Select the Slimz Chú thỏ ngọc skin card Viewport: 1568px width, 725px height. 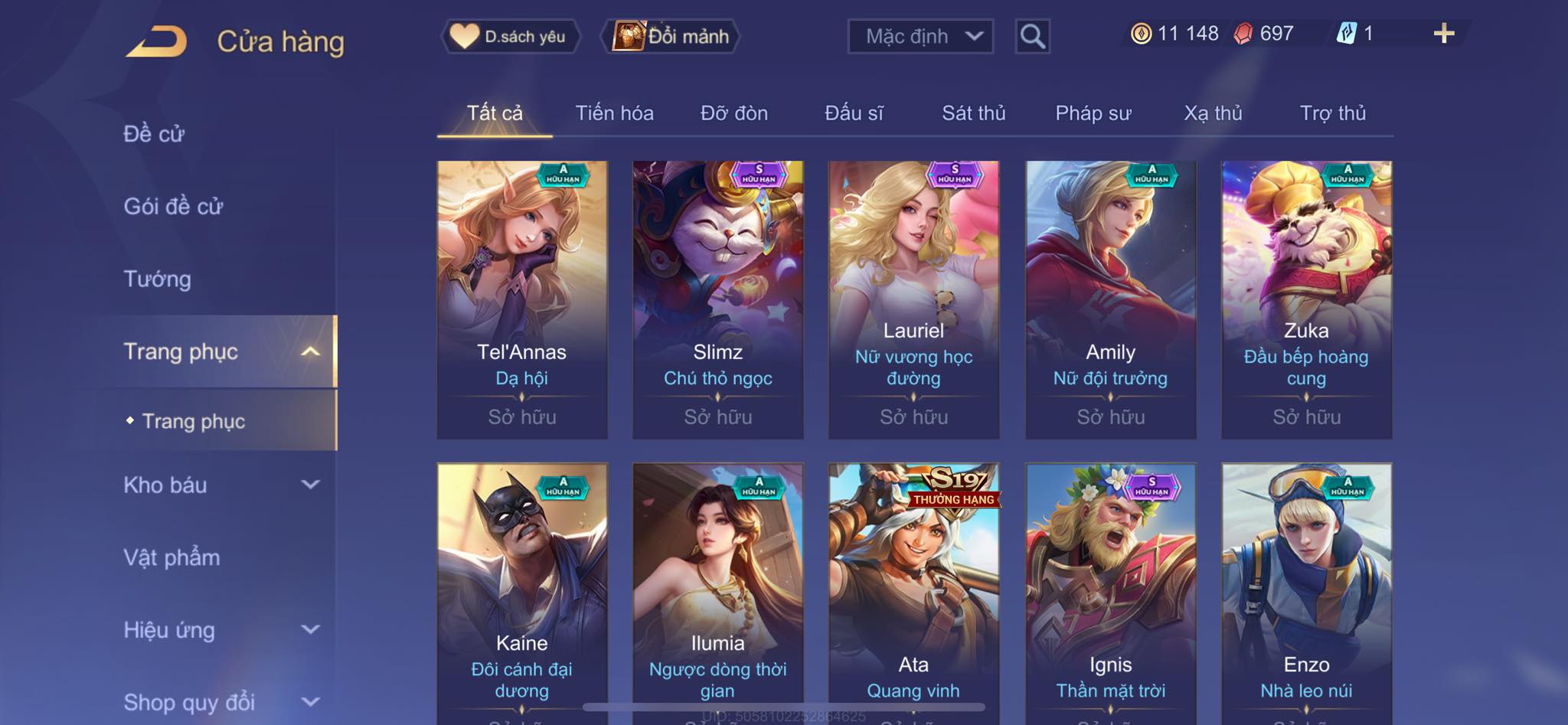click(x=717, y=299)
